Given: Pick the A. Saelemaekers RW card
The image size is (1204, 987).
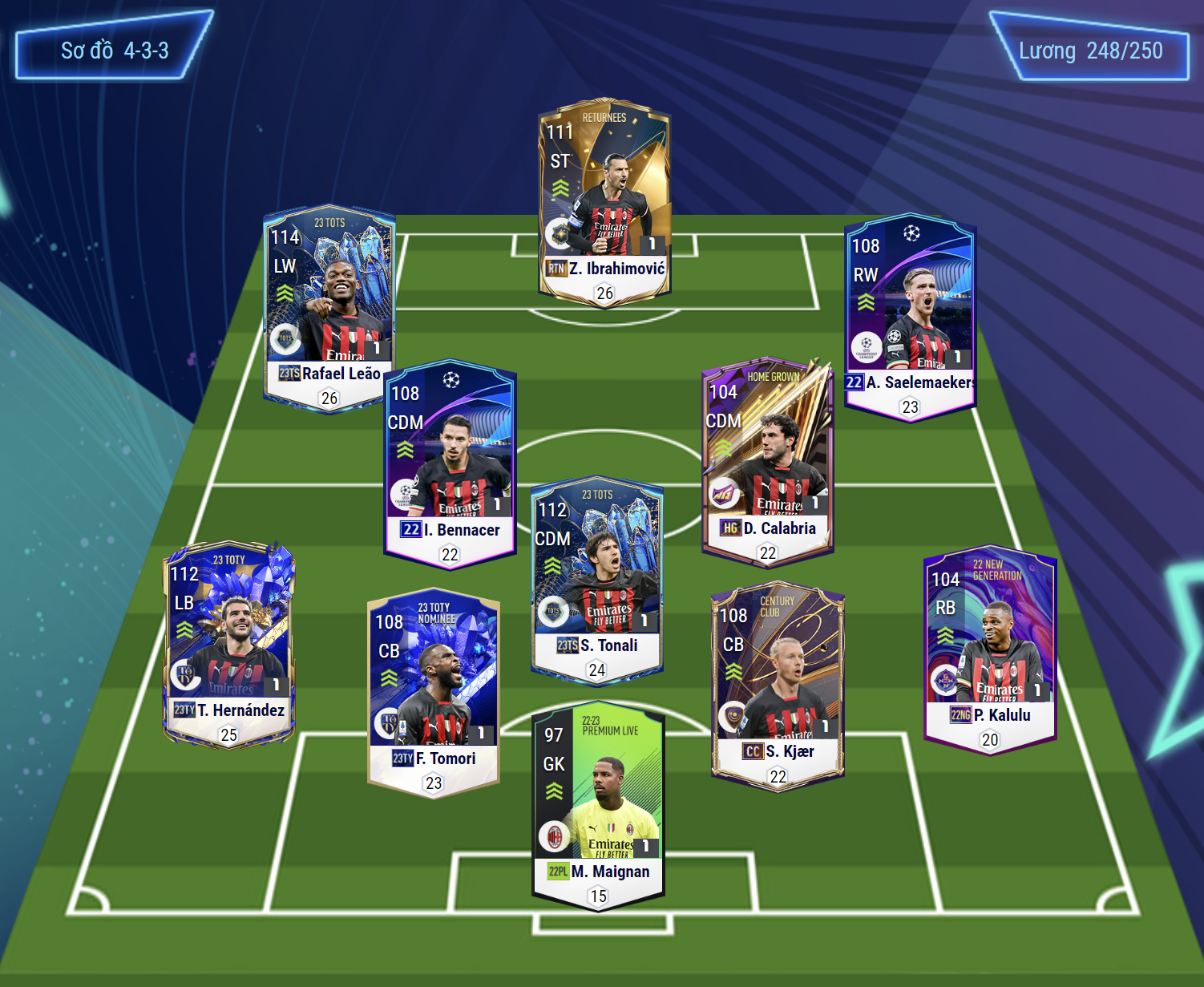Looking at the screenshot, I should (x=910, y=317).
